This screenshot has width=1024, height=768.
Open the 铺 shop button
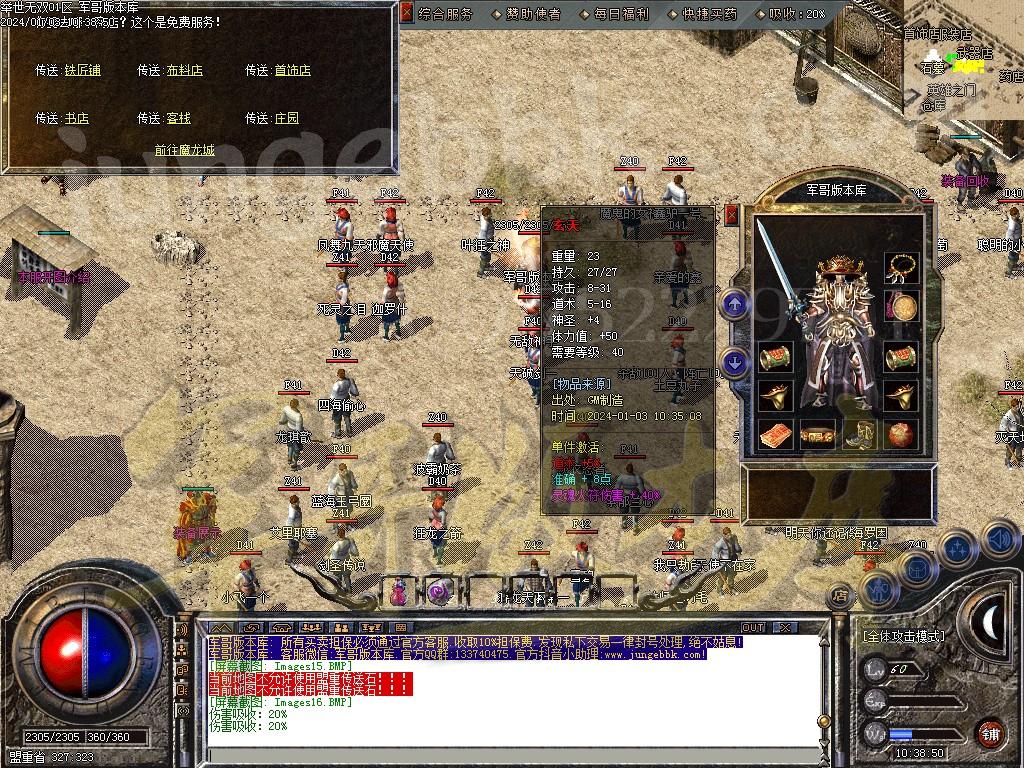pos(989,732)
